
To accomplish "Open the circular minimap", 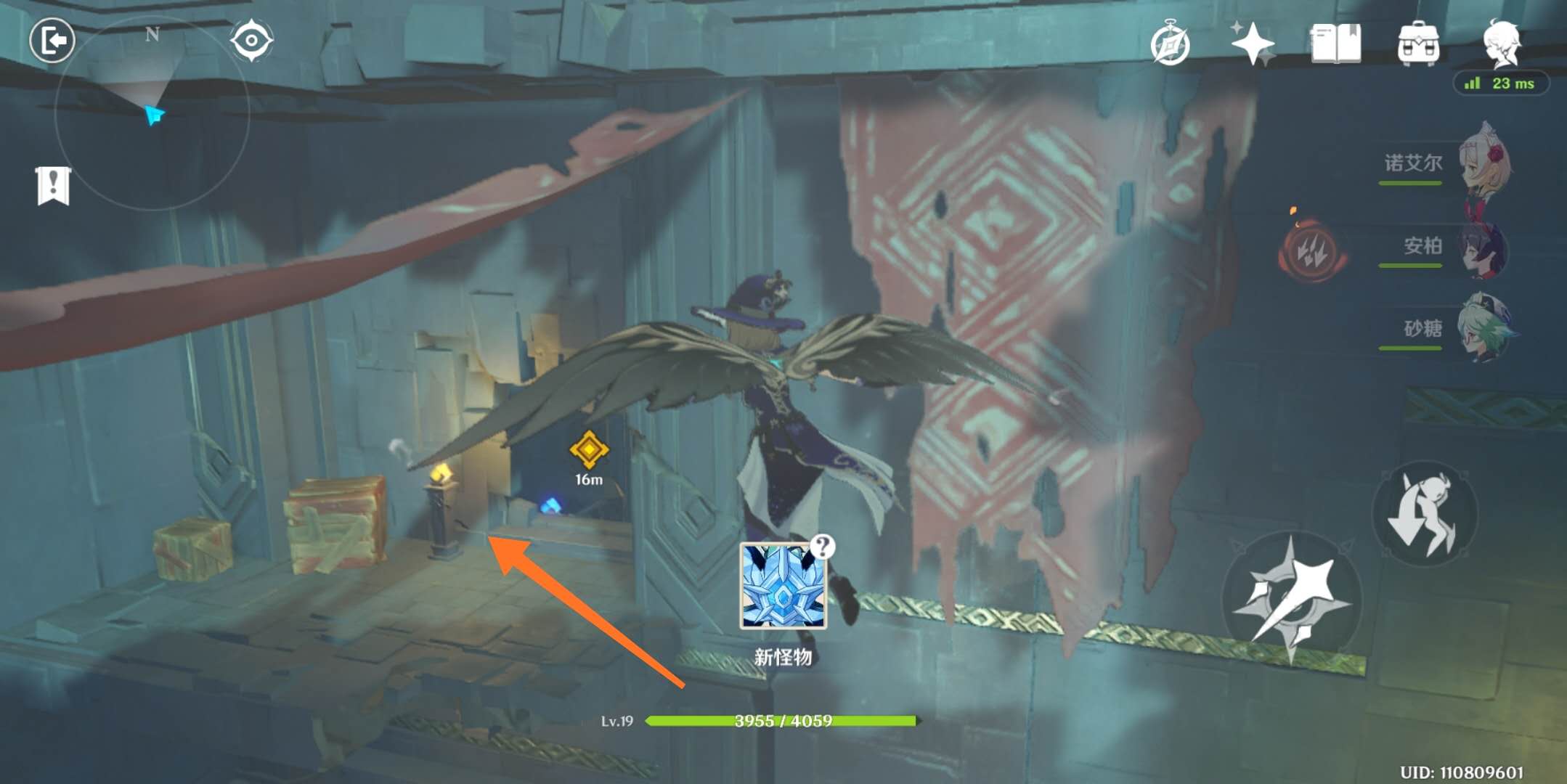I will pos(152,114).
